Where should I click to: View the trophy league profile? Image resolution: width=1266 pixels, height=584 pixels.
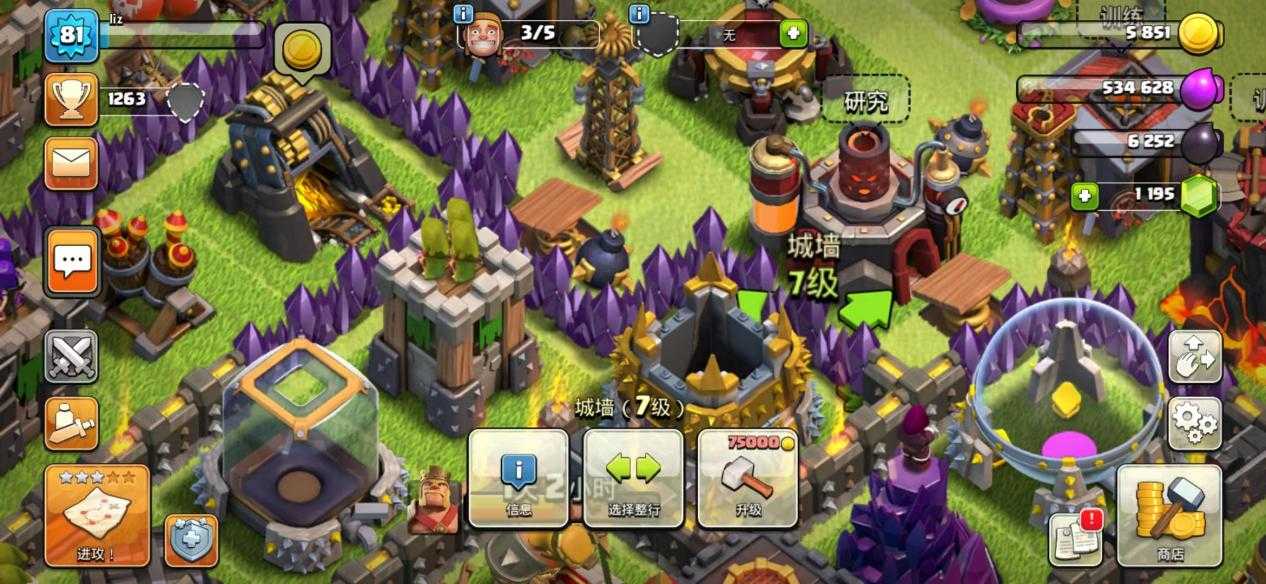[72, 99]
